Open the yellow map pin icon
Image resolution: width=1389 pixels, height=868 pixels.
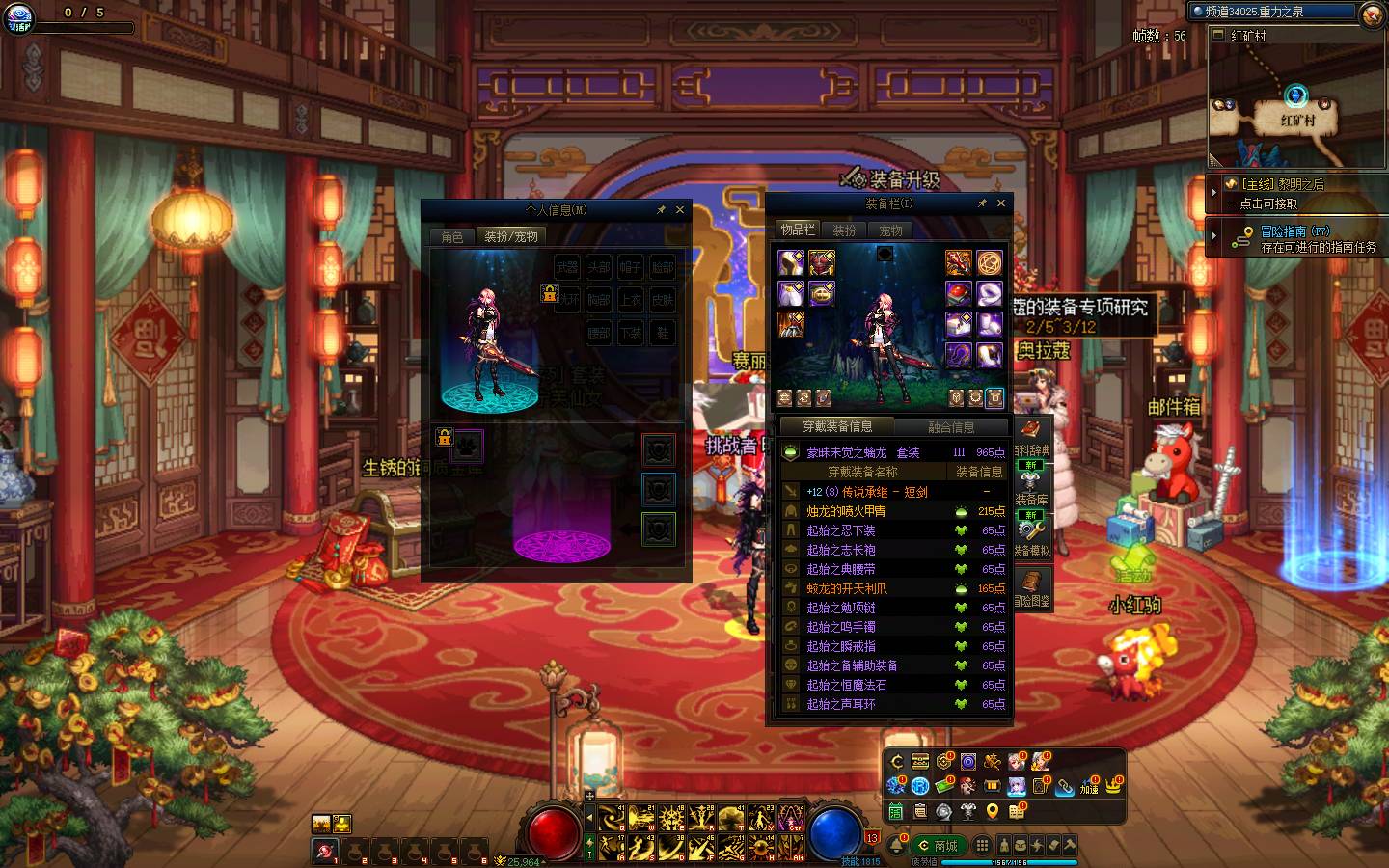pos(993,811)
